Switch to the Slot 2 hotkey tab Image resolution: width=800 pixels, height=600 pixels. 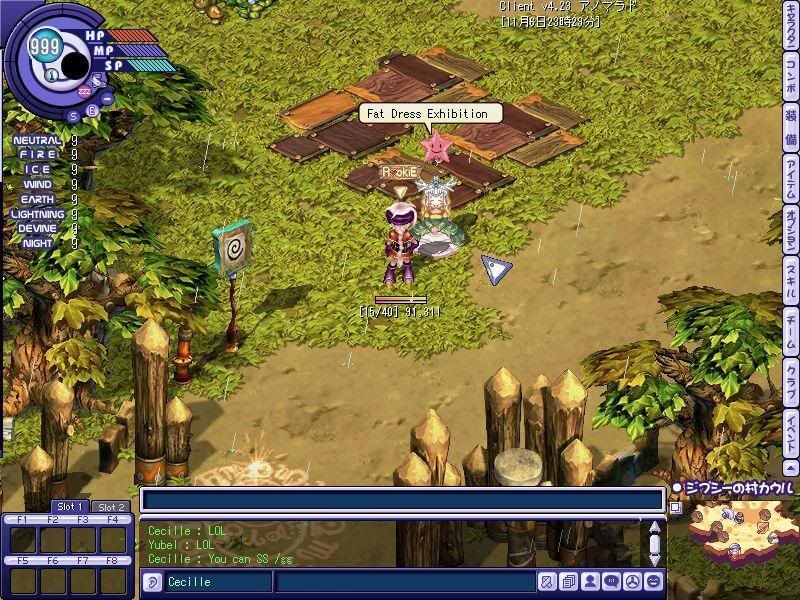109,506
